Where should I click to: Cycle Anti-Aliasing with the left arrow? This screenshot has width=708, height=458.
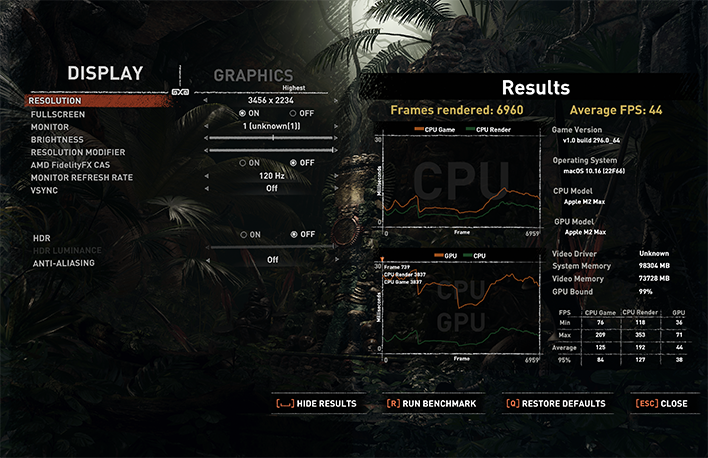tap(206, 260)
